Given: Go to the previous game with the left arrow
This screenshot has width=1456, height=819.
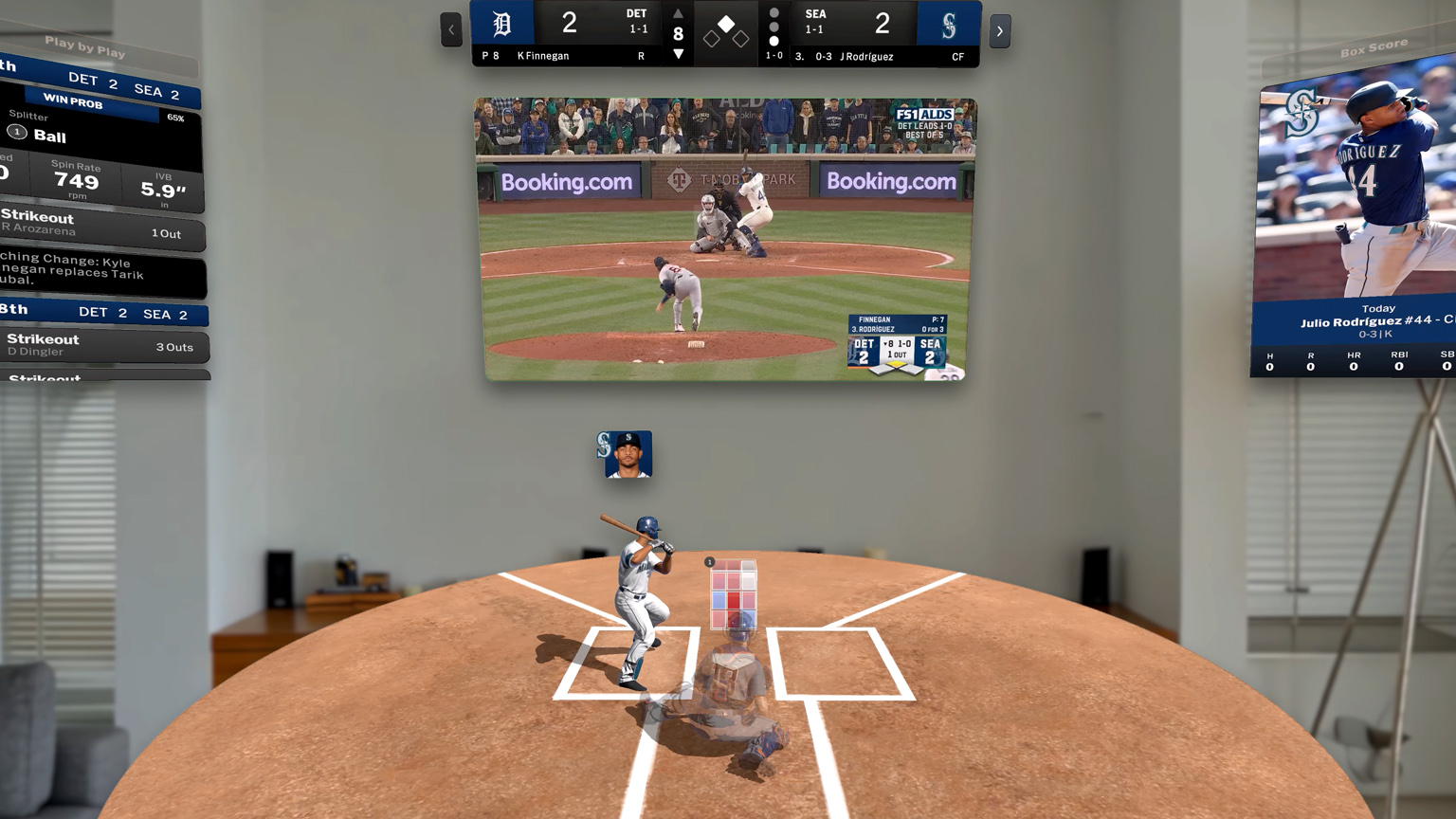Looking at the screenshot, I should pos(451,30).
